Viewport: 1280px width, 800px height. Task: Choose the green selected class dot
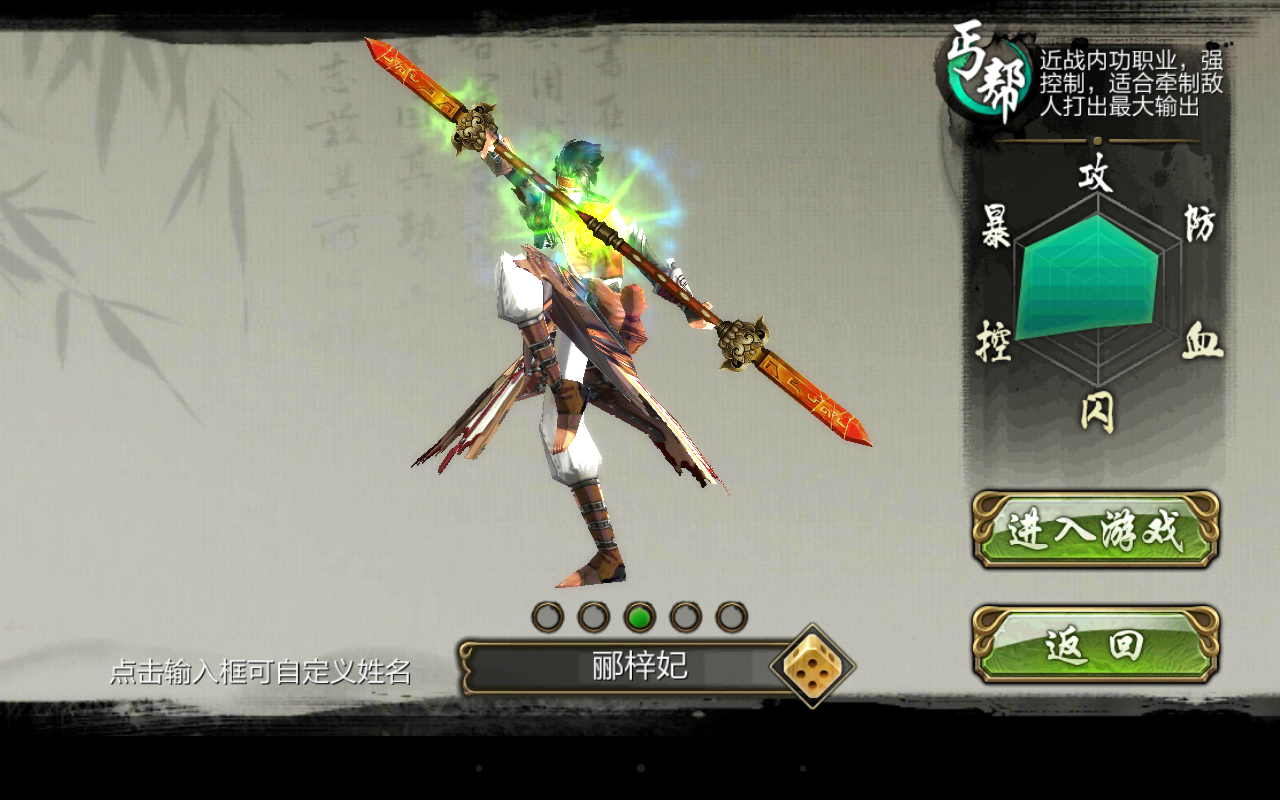(x=639, y=617)
